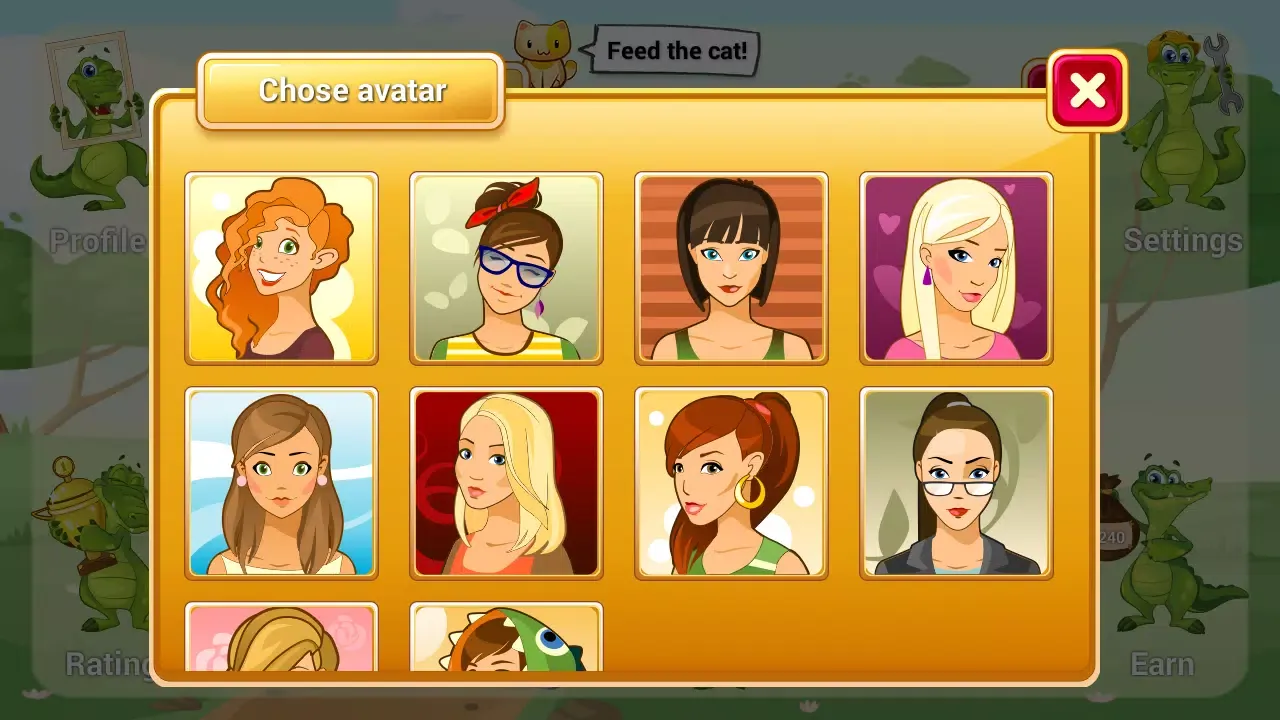Viewport: 1280px width, 720px height.
Task: Pick the dark bob haircut avatar
Action: [731, 268]
